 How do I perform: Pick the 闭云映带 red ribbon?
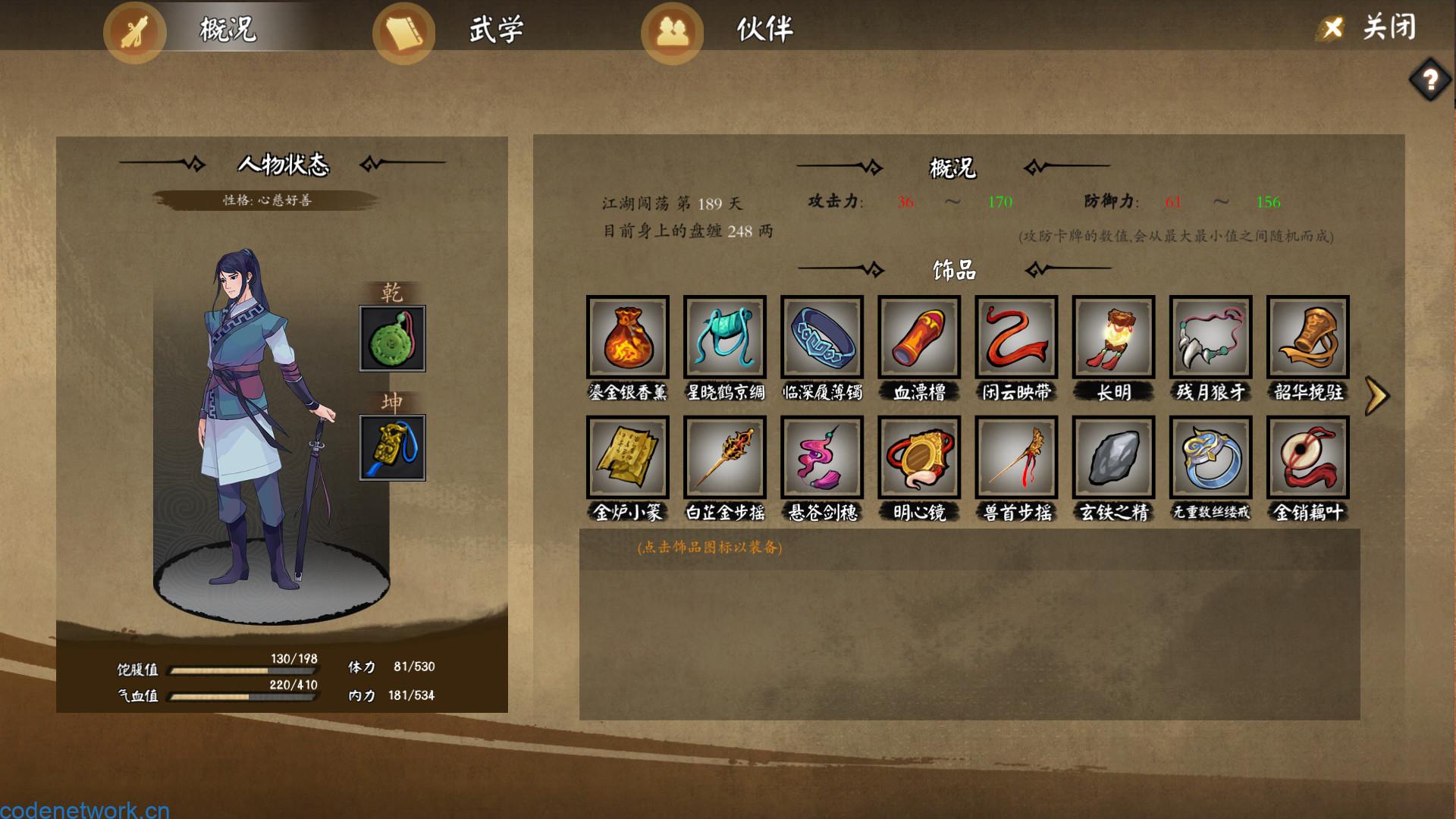pyautogui.click(x=1016, y=337)
